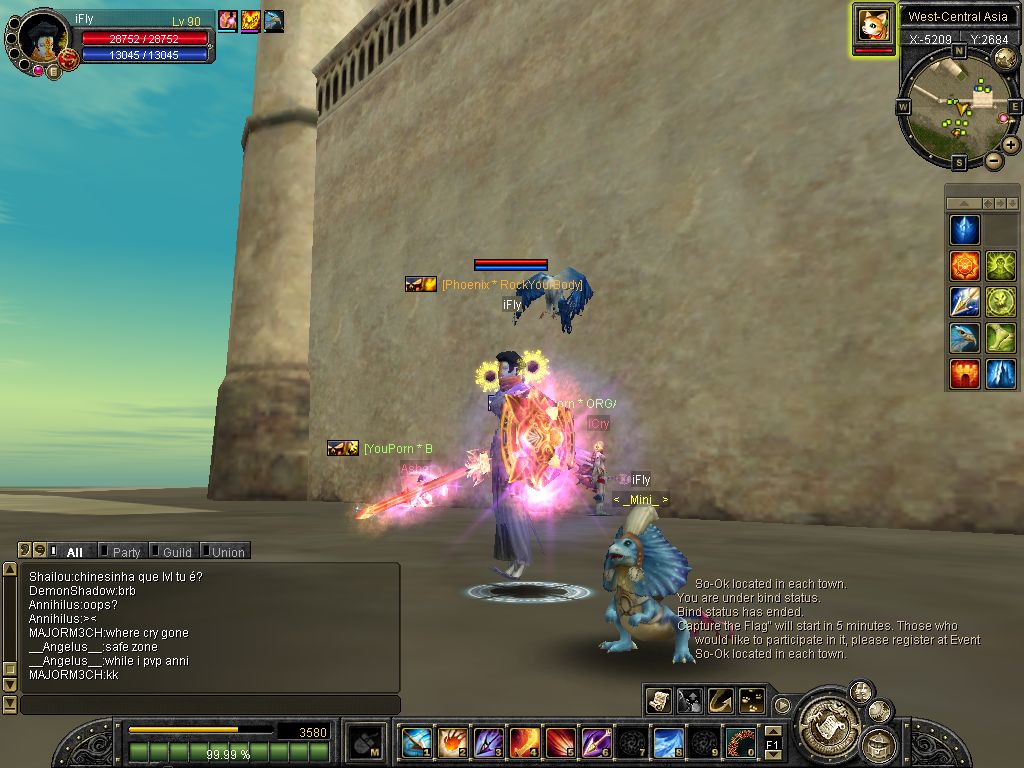Click the chat message input box
Image resolution: width=1024 pixels, height=768 pixels.
(x=210, y=705)
